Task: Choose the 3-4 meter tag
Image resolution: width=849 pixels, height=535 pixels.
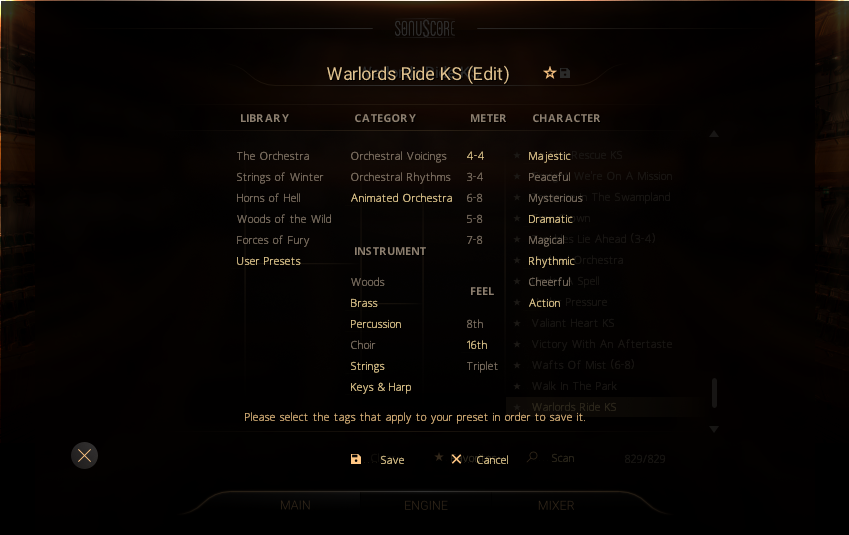Action: (x=475, y=177)
